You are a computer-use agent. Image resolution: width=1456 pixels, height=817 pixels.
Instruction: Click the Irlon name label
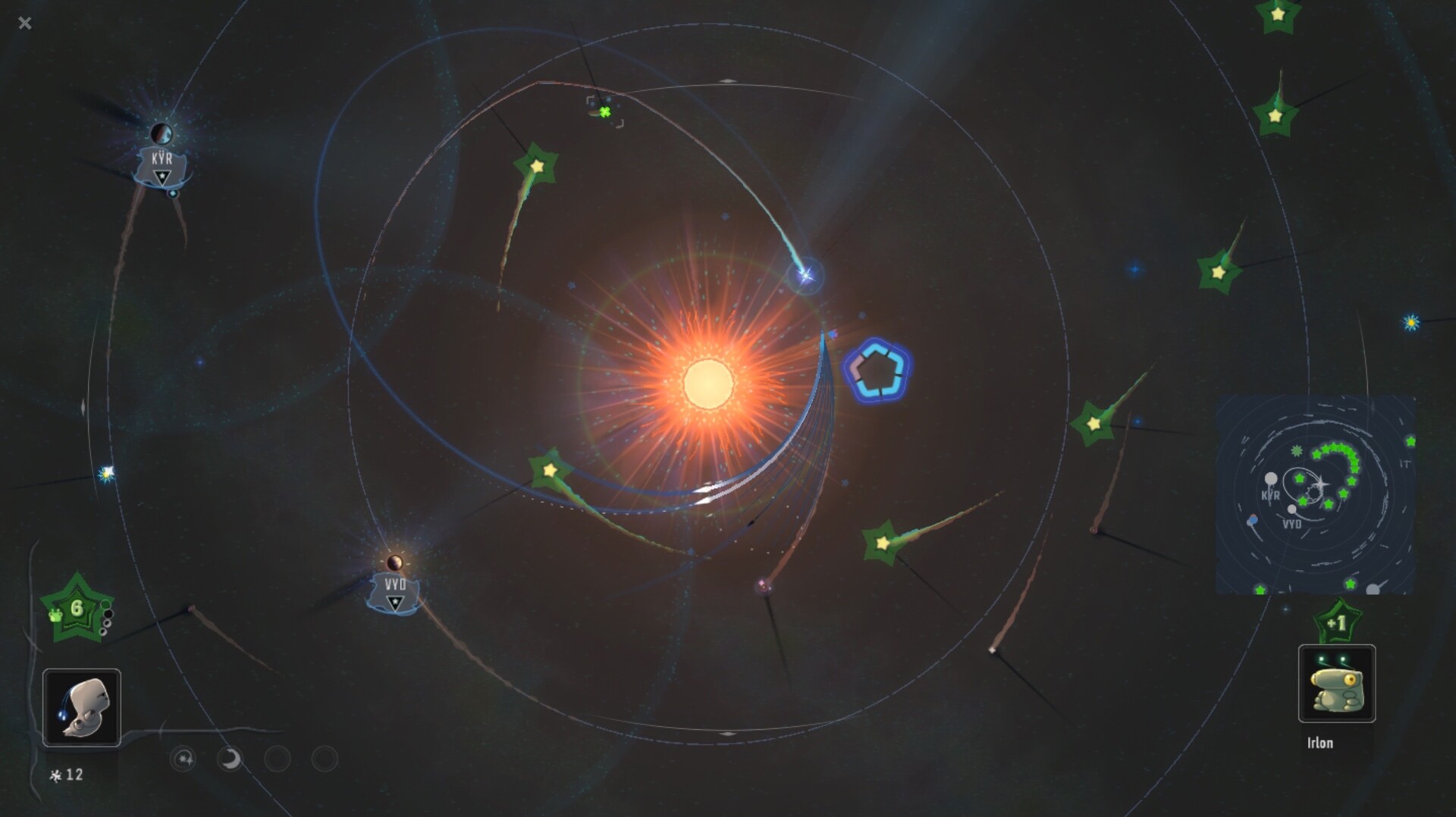[1320, 743]
